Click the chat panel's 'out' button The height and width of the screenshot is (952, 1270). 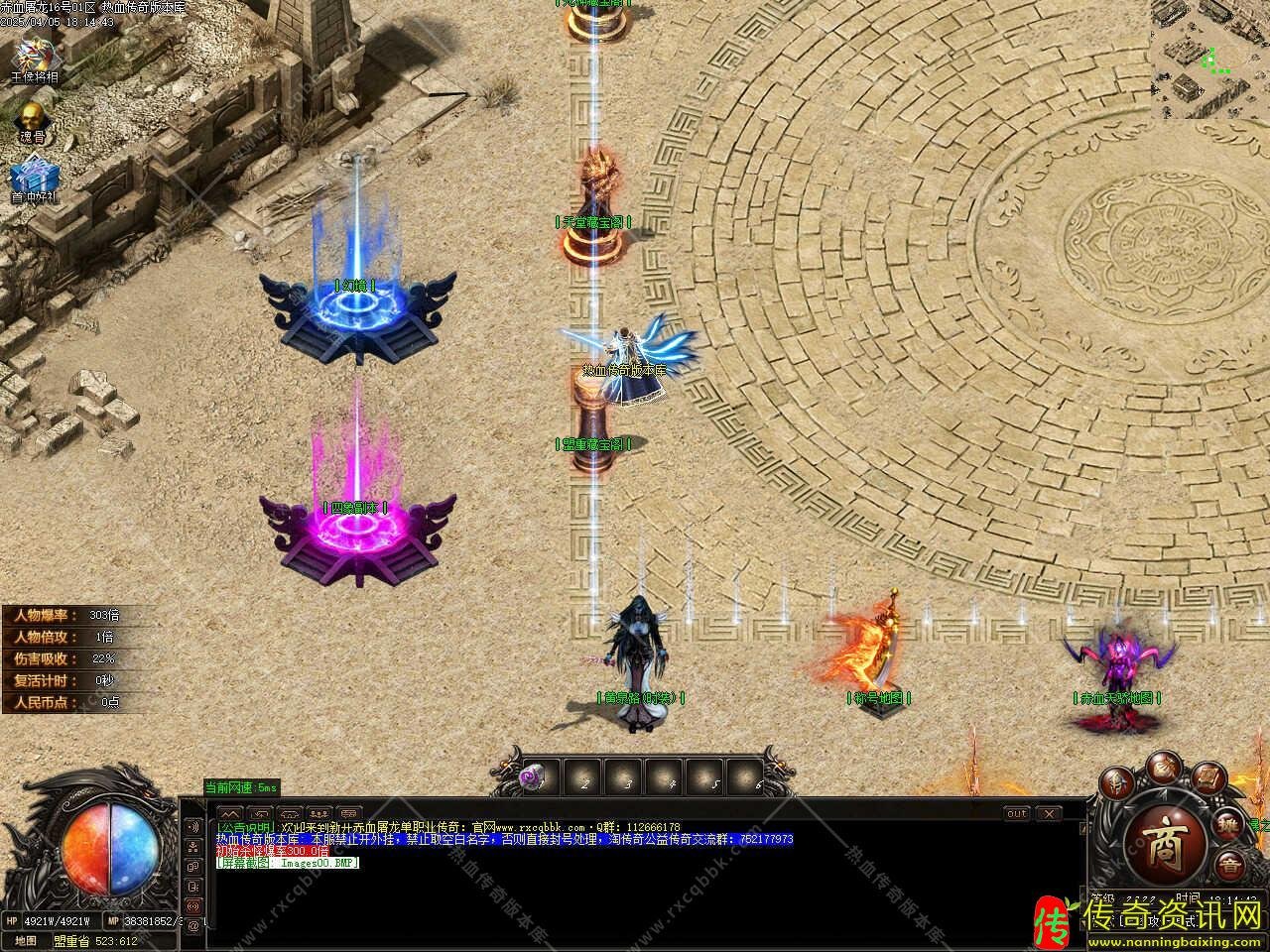[x=1016, y=813]
